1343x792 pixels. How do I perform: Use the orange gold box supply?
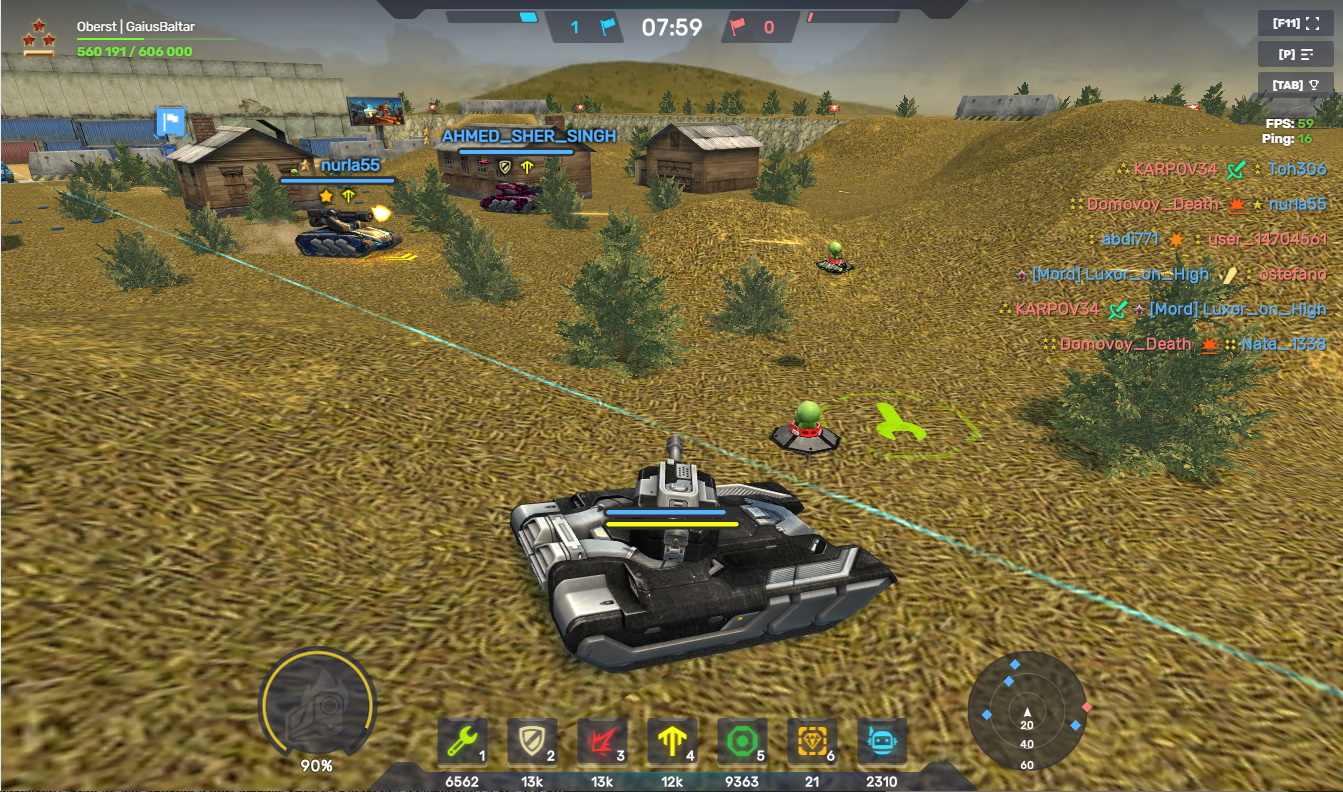812,742
